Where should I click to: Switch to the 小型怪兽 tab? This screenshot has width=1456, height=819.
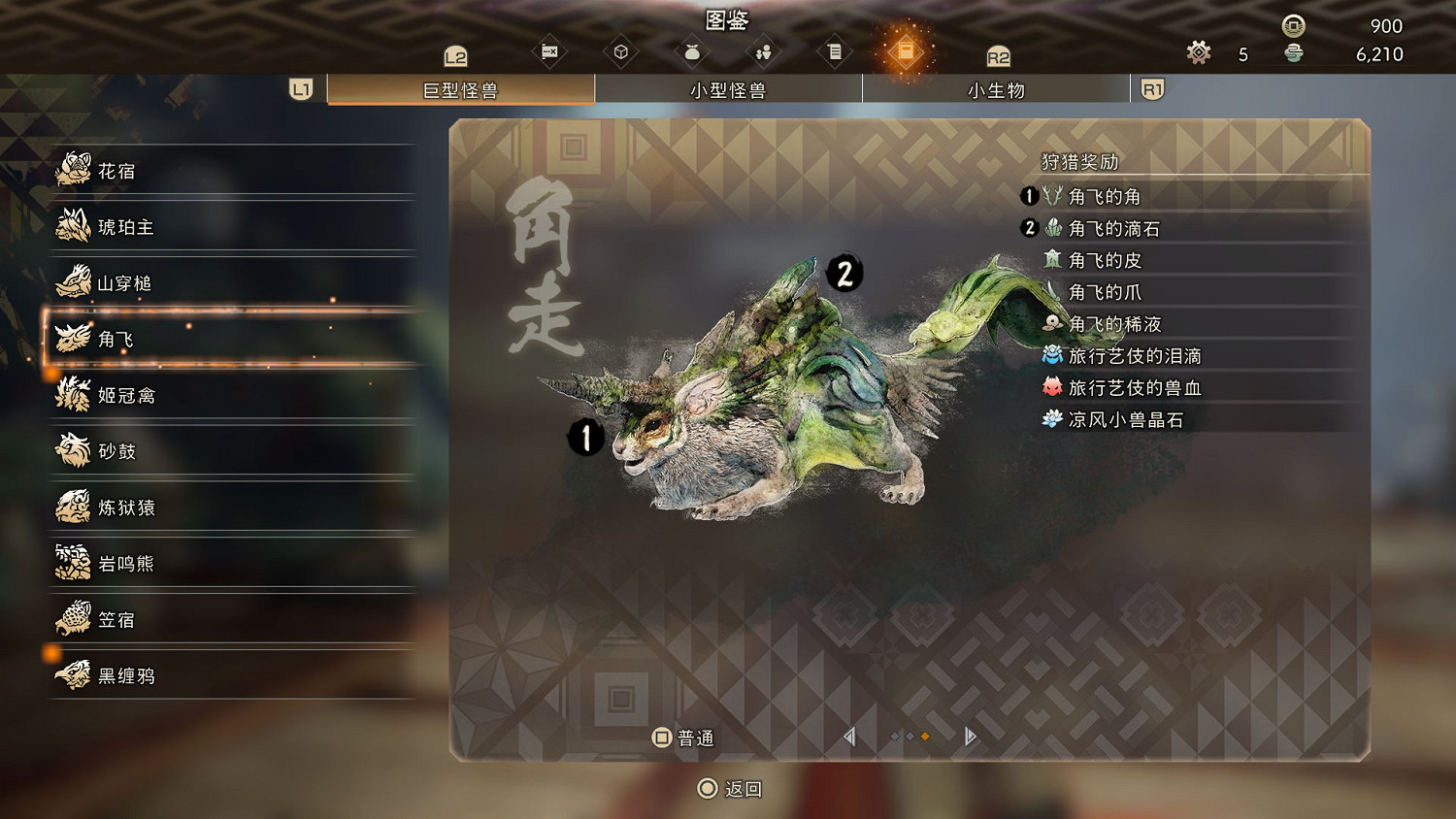coord(728,90)
